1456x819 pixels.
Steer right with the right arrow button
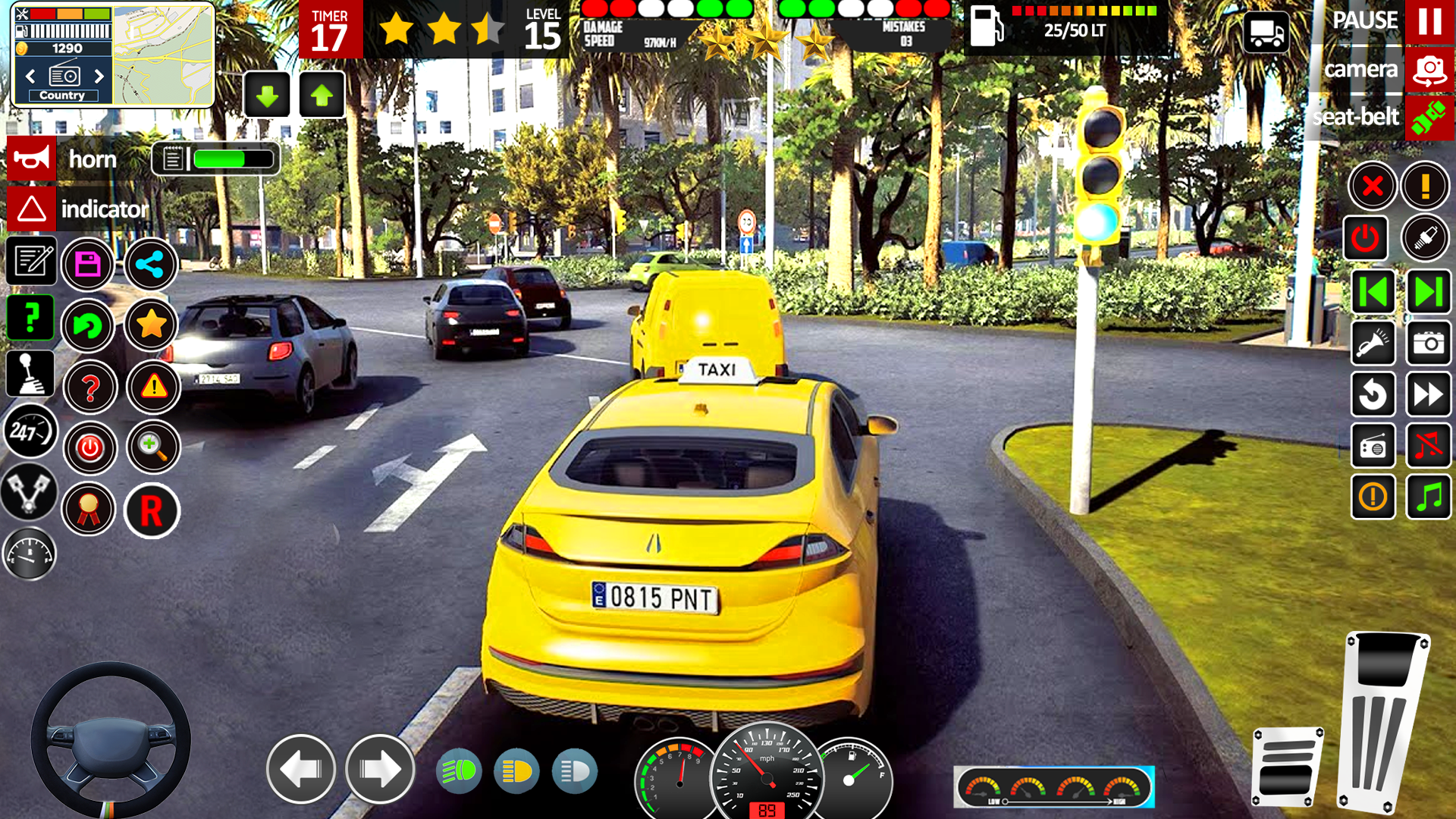coord(380,769)
